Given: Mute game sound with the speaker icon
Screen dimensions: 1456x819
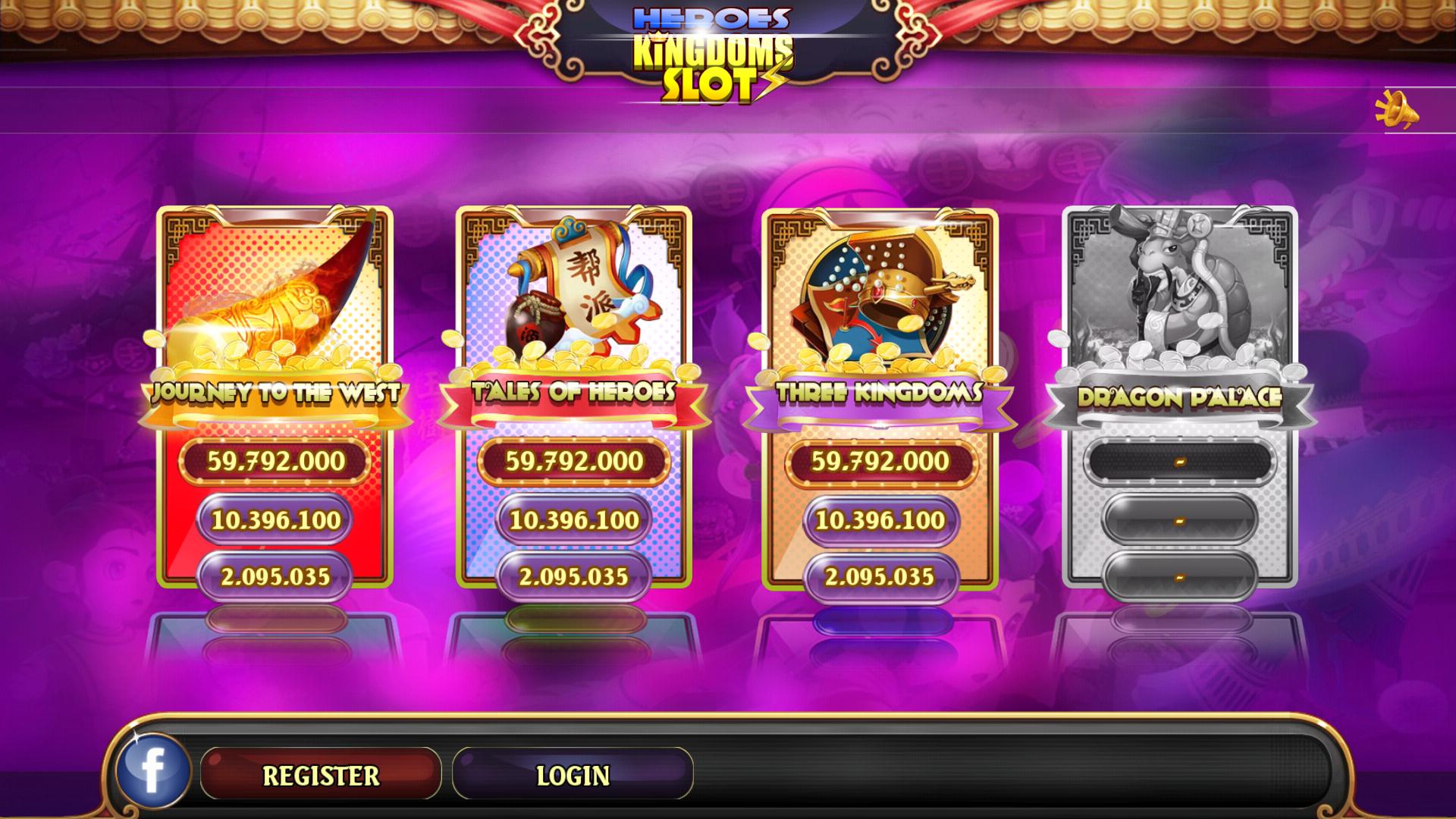Looking at the screenshot, I should tap(1398, 108).
